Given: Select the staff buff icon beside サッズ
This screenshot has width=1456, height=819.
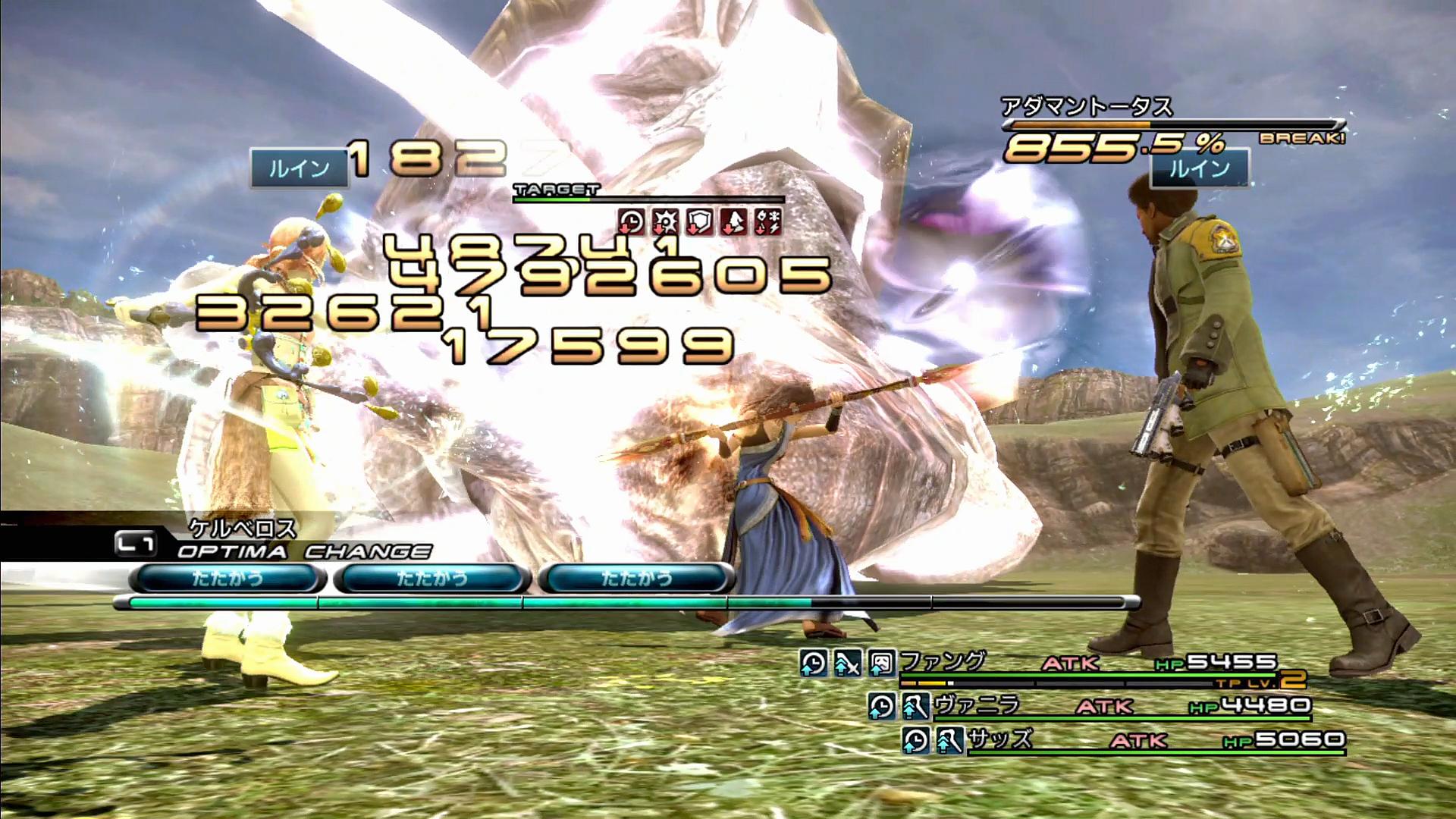Looking at the screenshot, I should point(949,740).
